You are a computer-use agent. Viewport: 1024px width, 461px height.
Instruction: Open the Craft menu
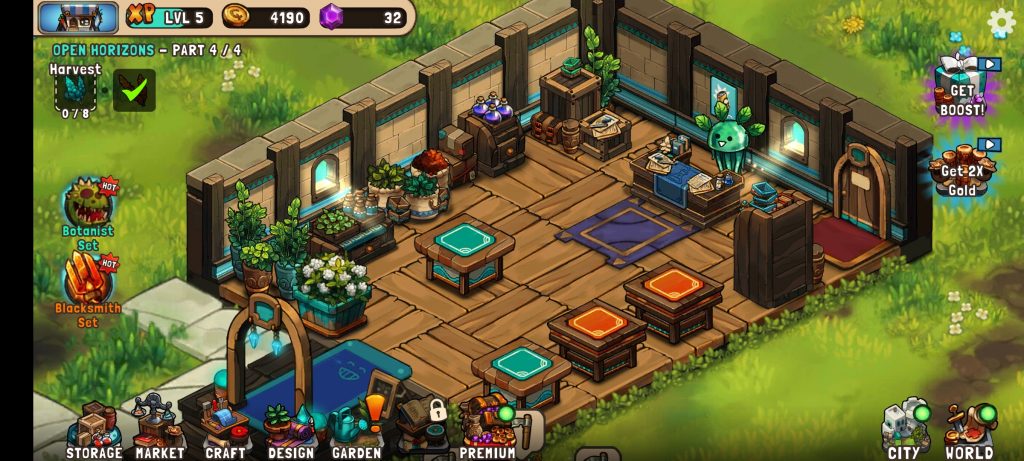click(225, 430)
